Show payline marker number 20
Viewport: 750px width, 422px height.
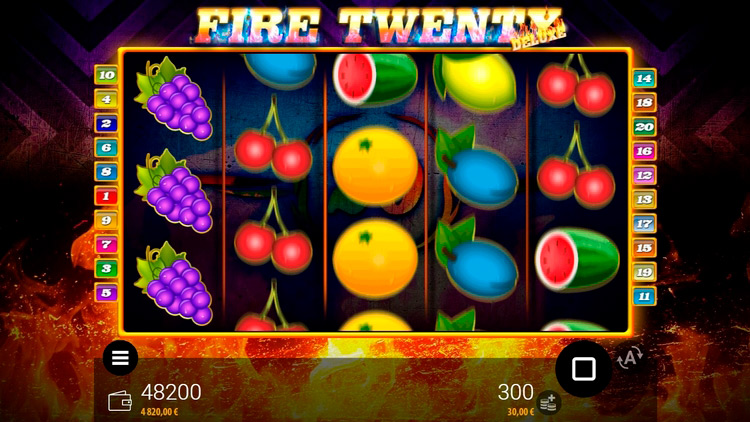644,127
